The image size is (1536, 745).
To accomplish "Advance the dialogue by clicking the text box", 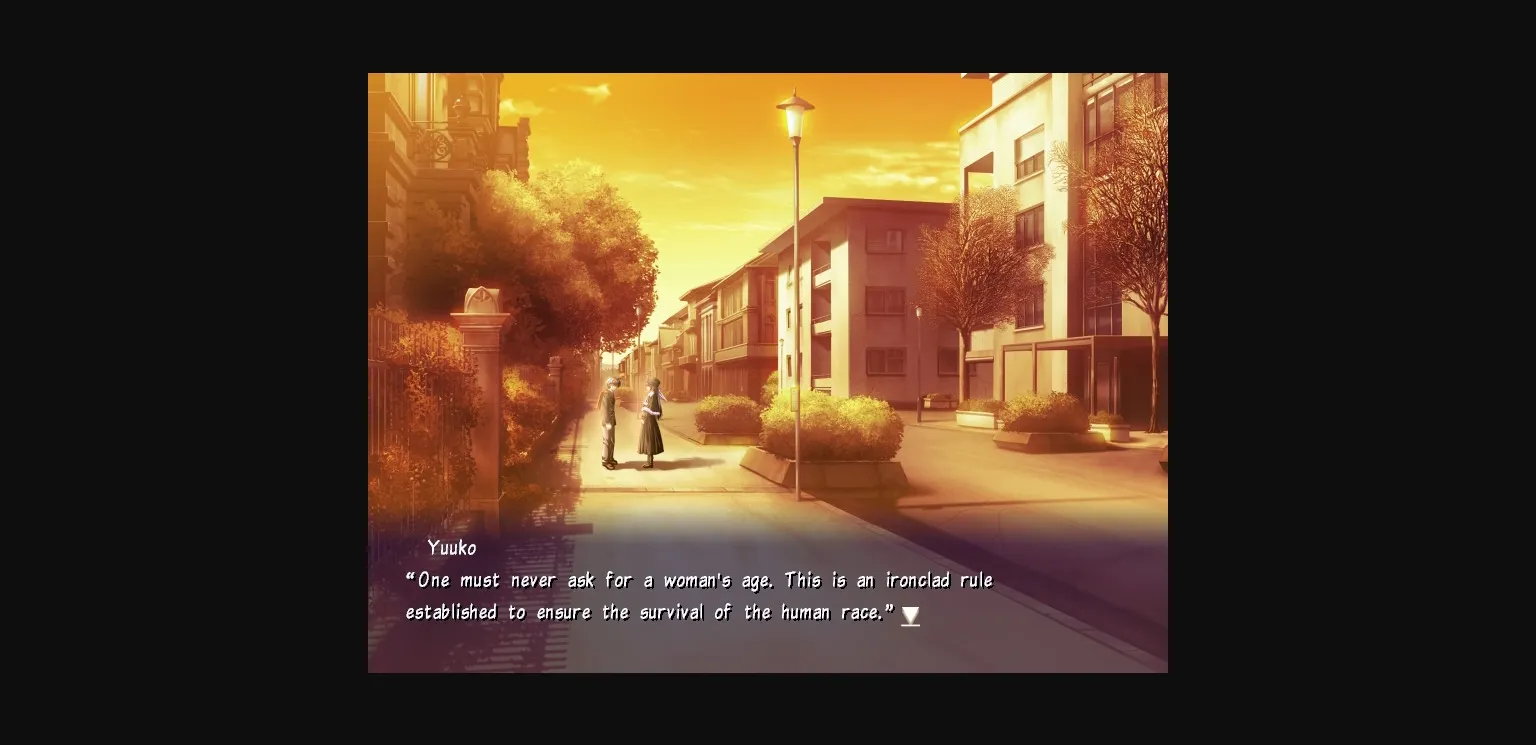I will click(700, 595).
